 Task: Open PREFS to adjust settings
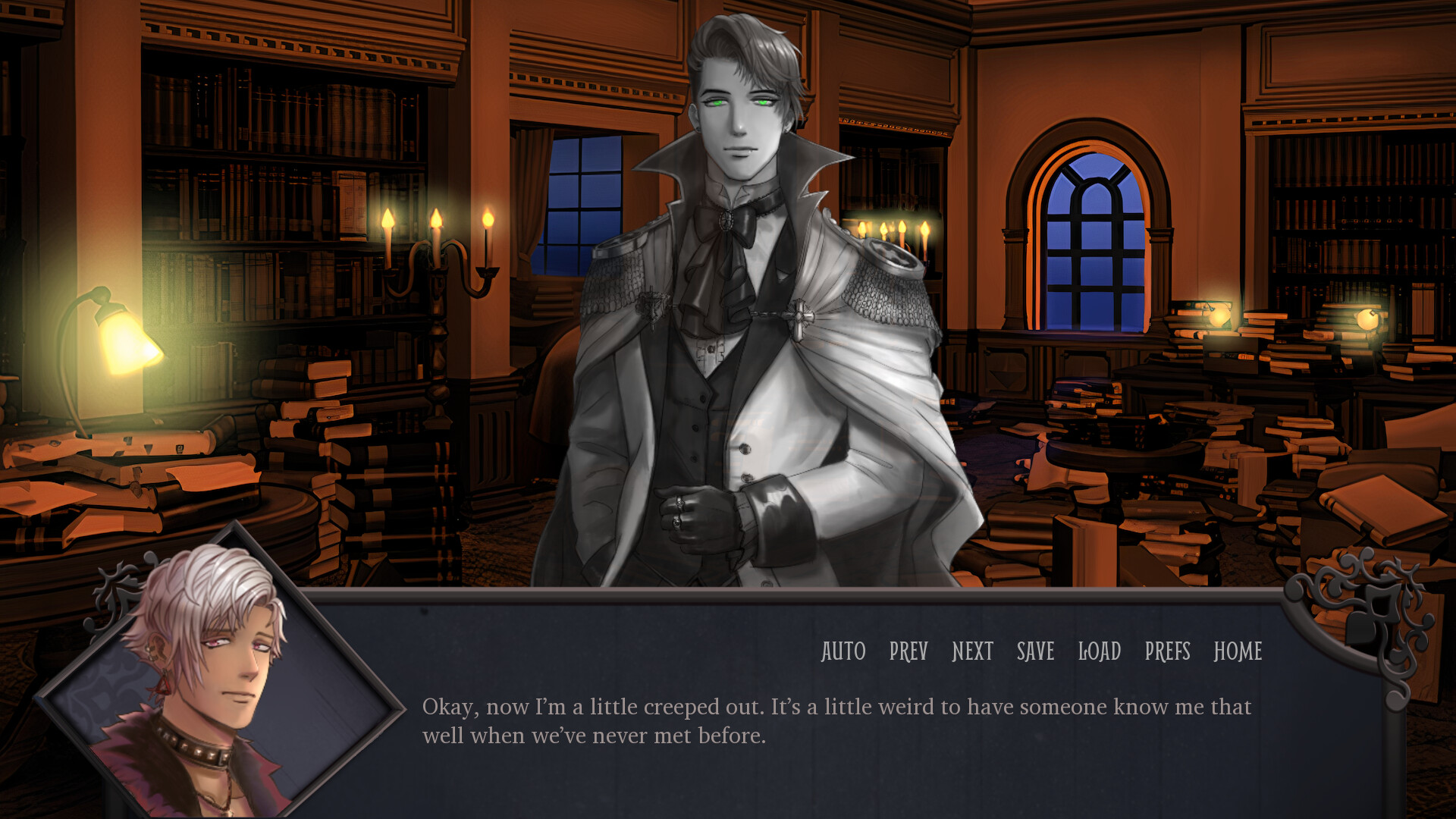point(1168,652)
